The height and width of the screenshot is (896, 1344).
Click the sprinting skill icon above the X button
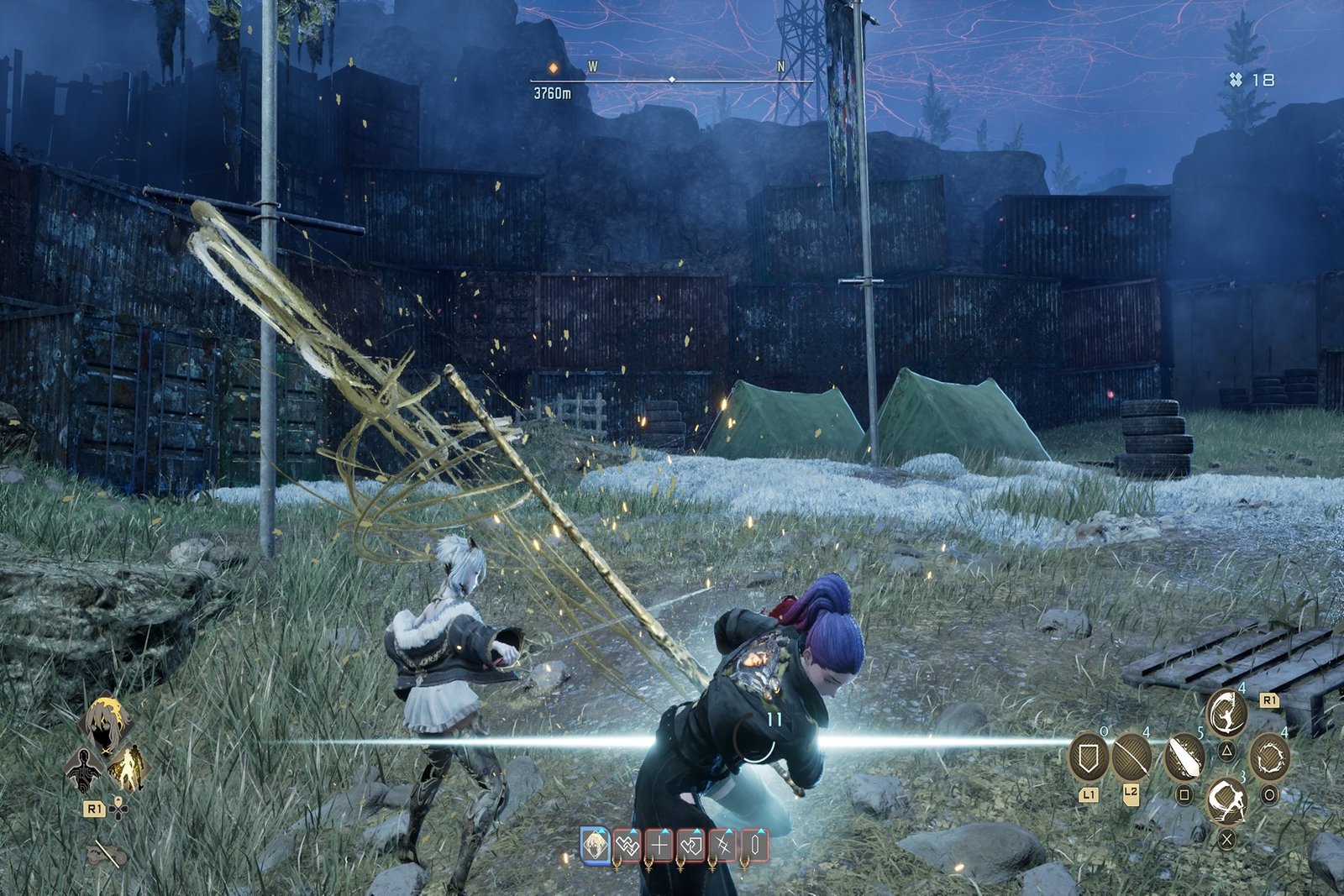point(1227,803)
